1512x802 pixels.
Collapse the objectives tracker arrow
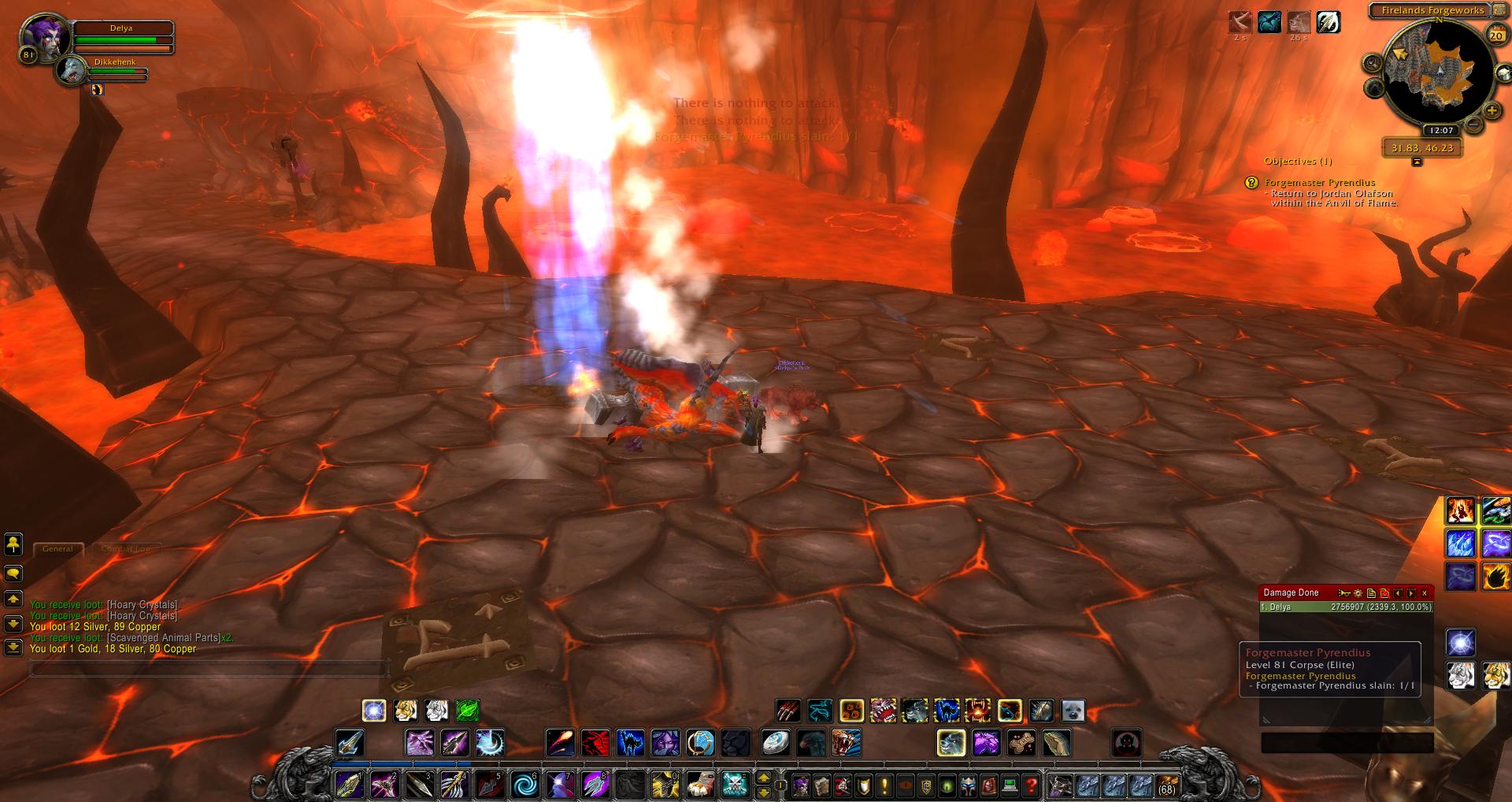pyautogui.click(x=1417, y=162)
